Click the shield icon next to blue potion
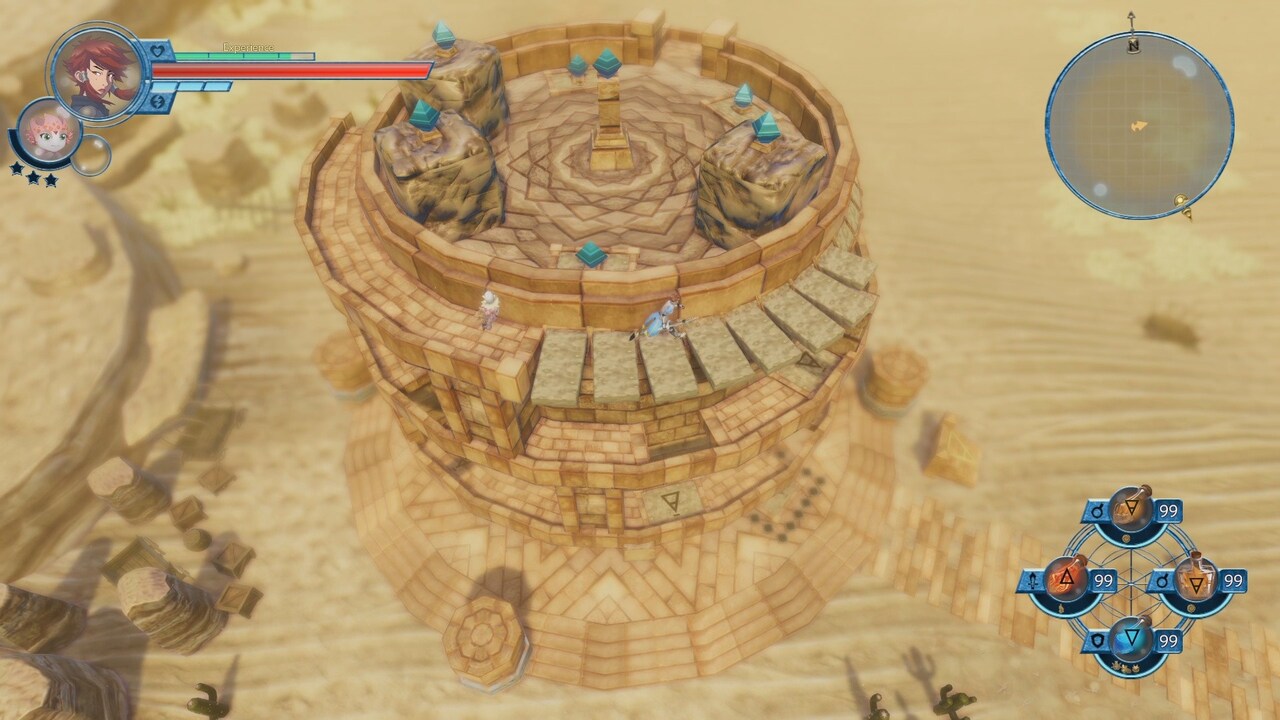 [x=1098, y=637]
